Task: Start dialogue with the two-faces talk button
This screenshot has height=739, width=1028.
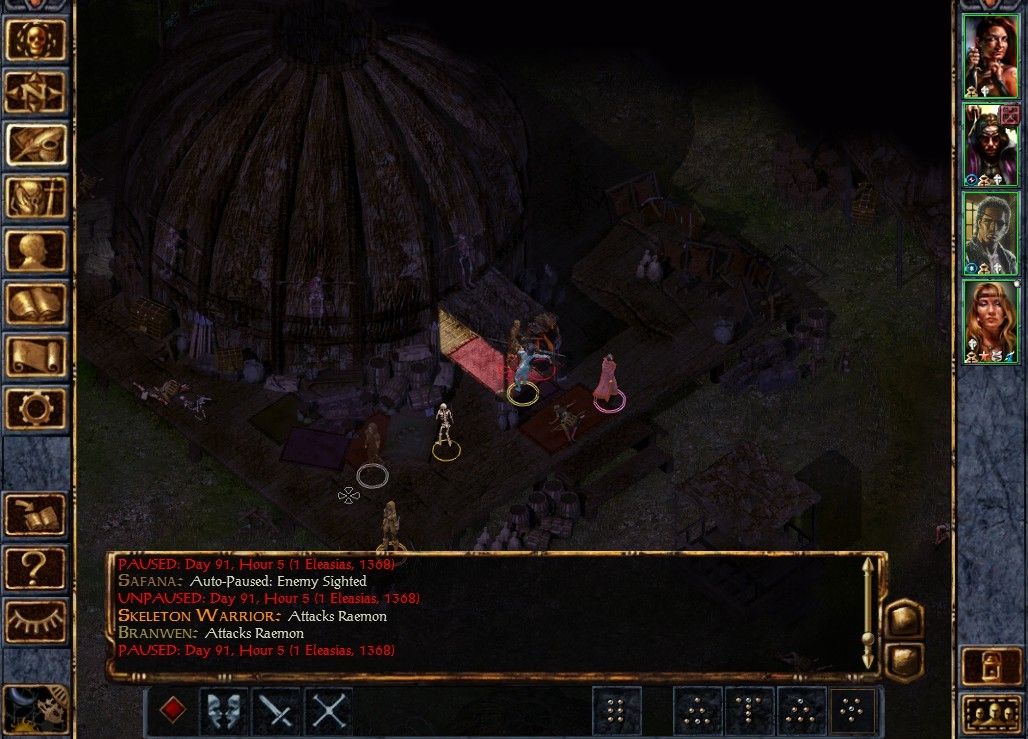Action: coord(225,710)
